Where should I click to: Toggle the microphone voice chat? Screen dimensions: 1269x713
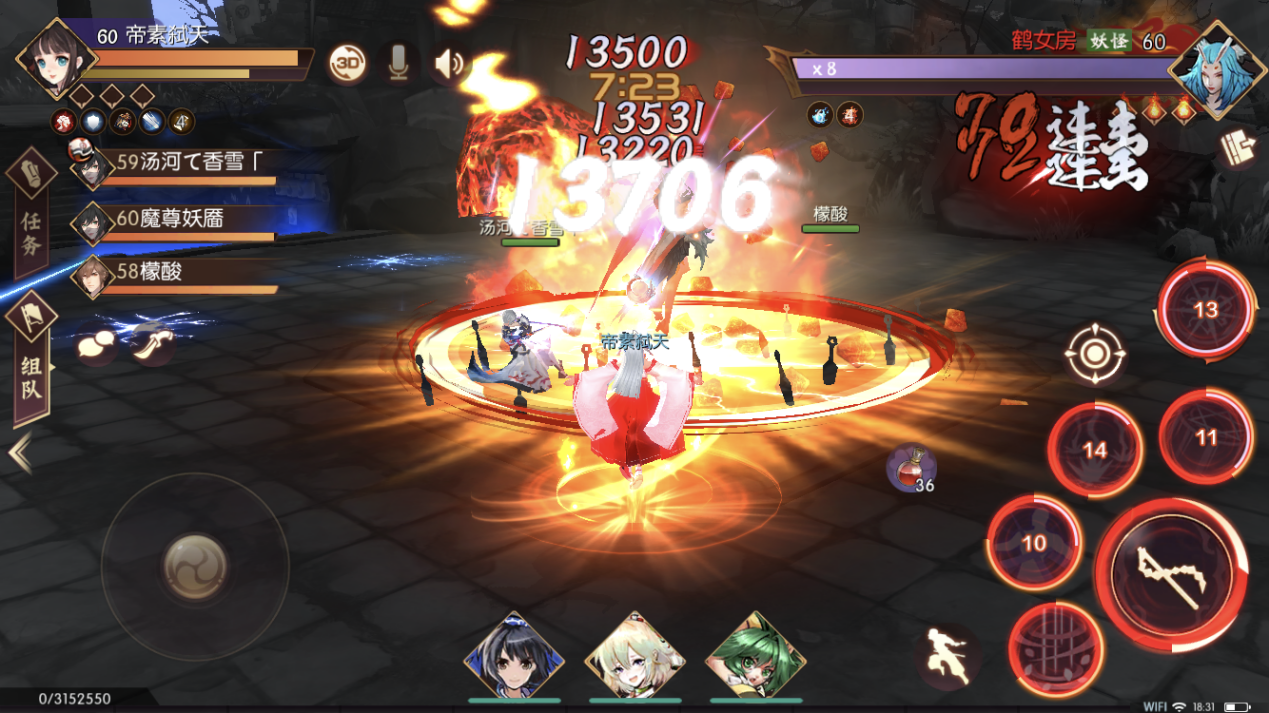[398, 63]
